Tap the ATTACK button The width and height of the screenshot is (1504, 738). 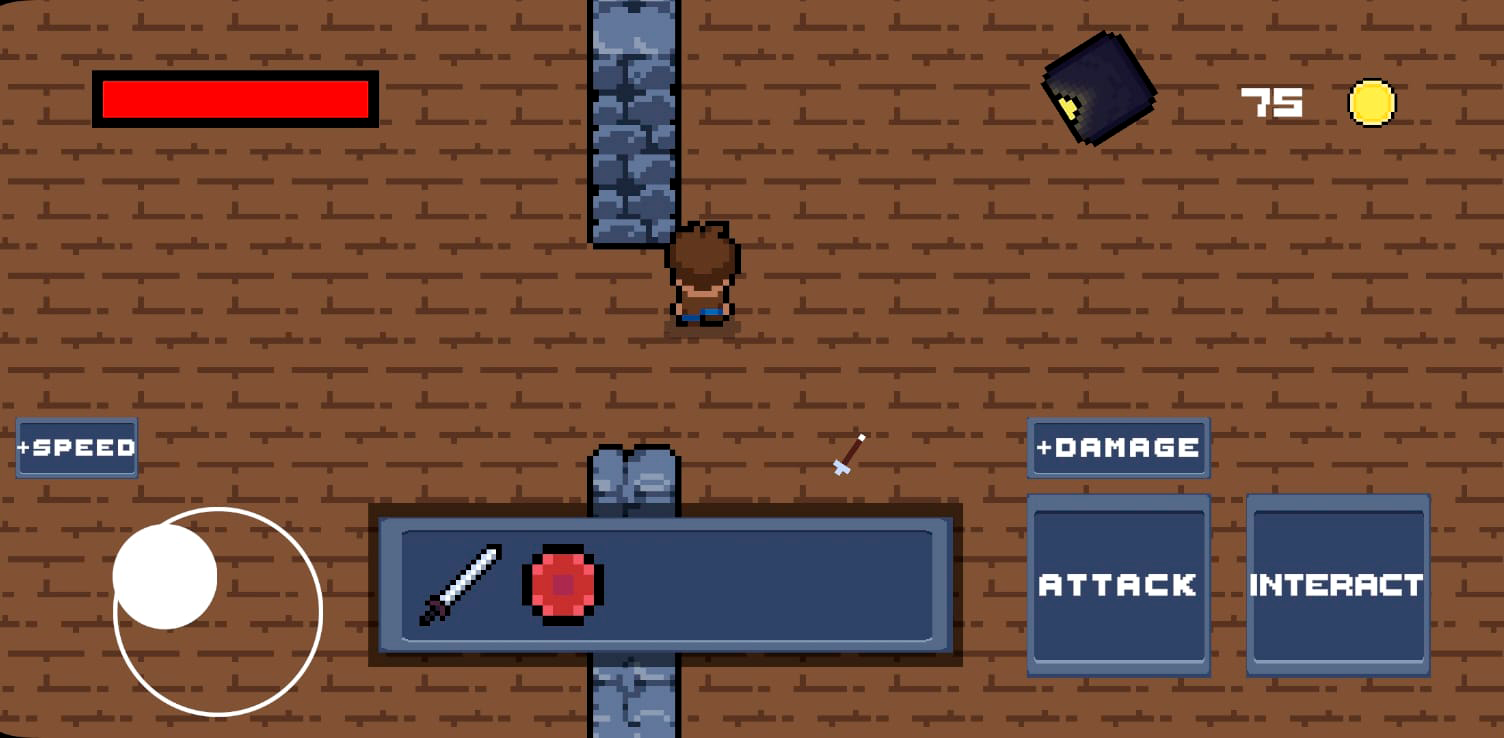coord(1118,585)
